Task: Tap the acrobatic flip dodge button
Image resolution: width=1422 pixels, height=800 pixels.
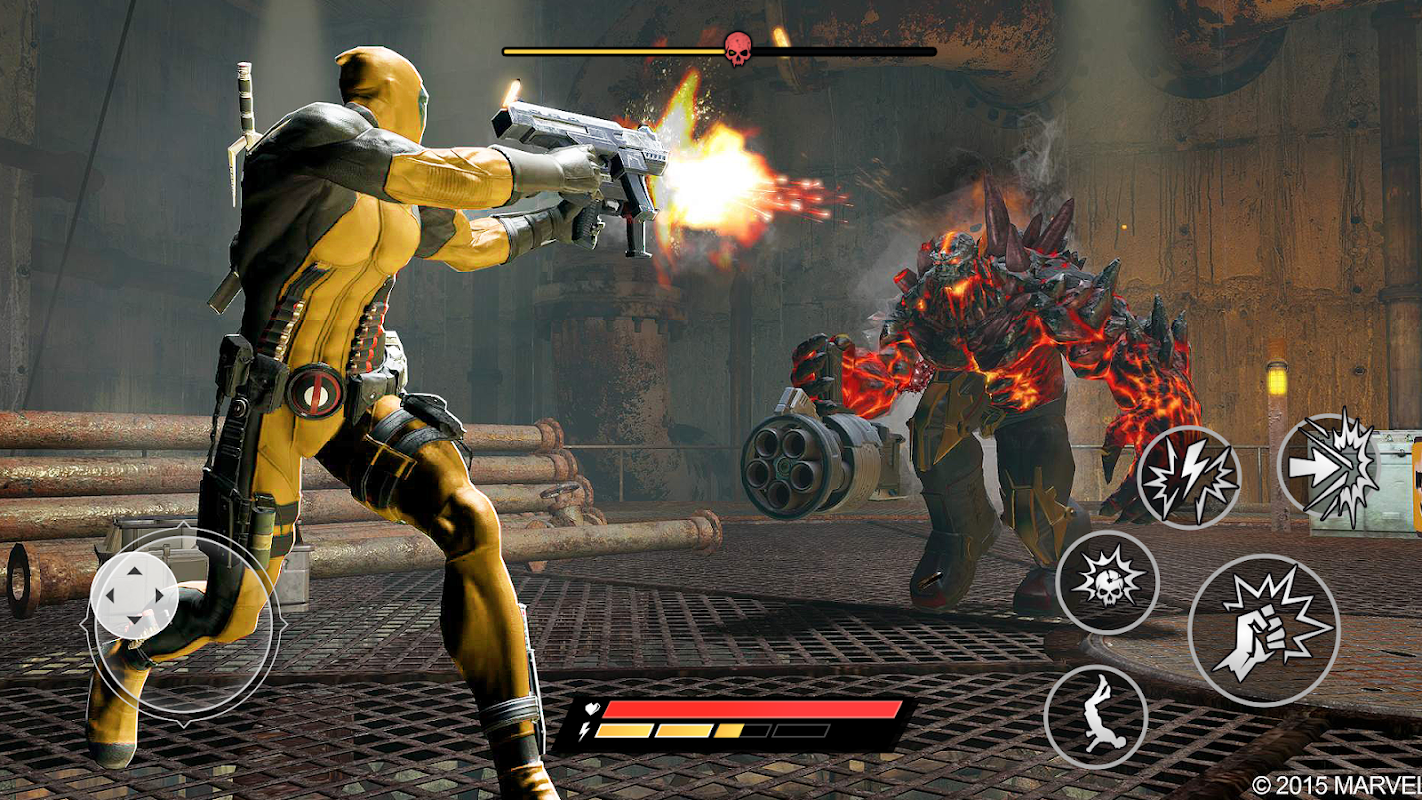Action: [1096, 717]
